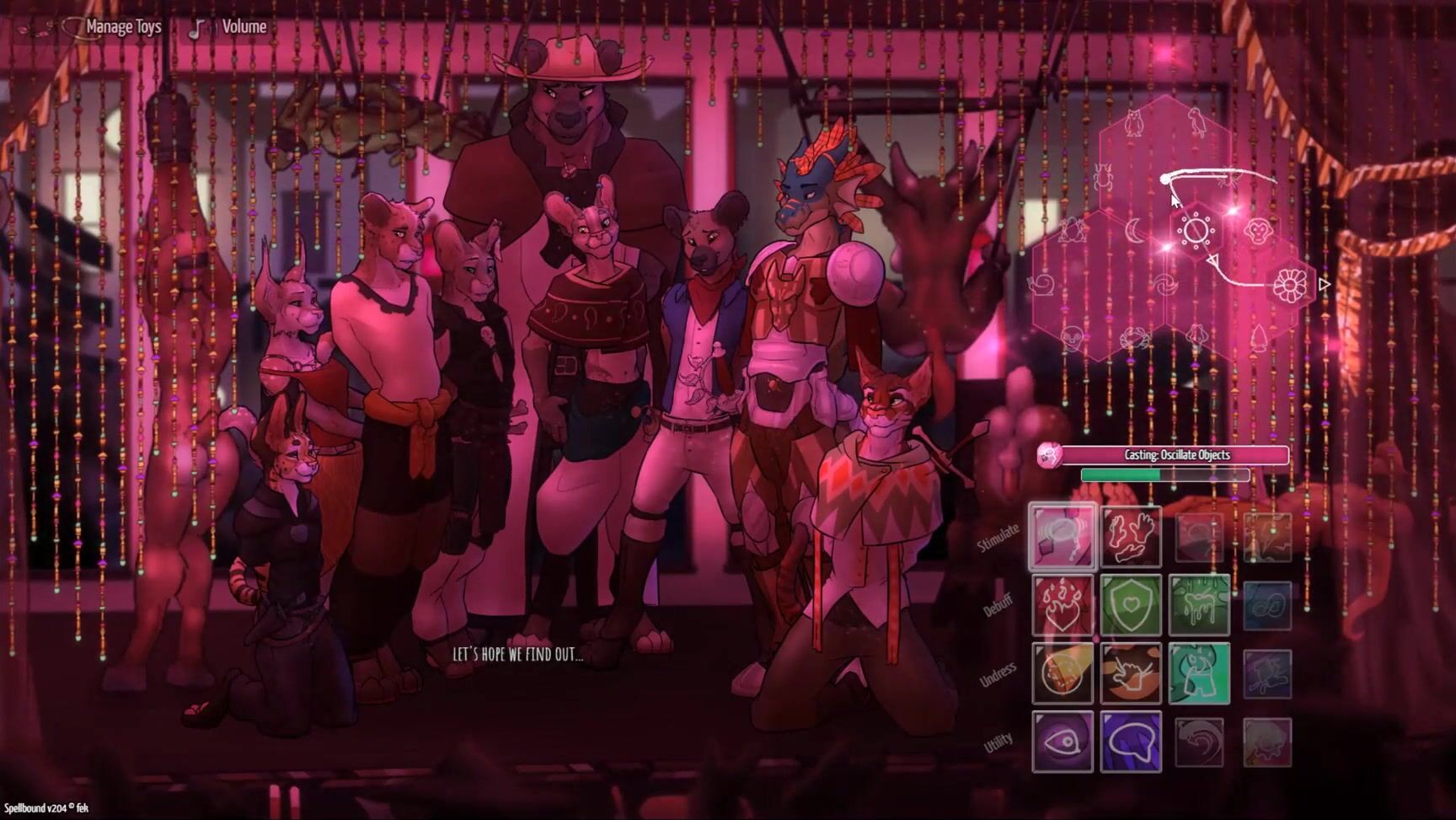Choose the crab rune
The width and height of the screenshot is (1456, 820).
(1133, 340)
